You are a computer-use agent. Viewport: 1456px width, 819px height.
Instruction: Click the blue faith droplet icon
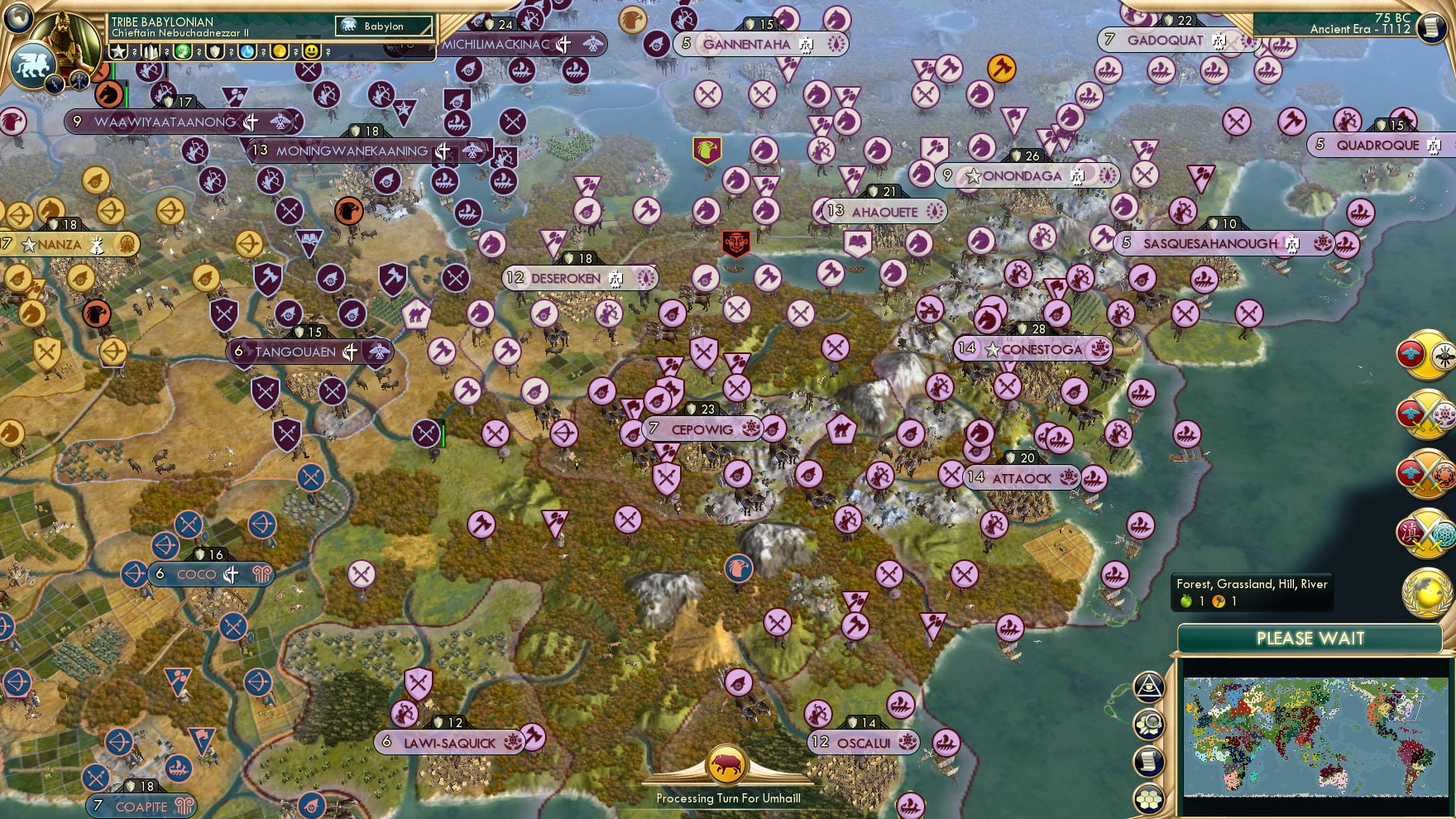[x=246, y=51]
